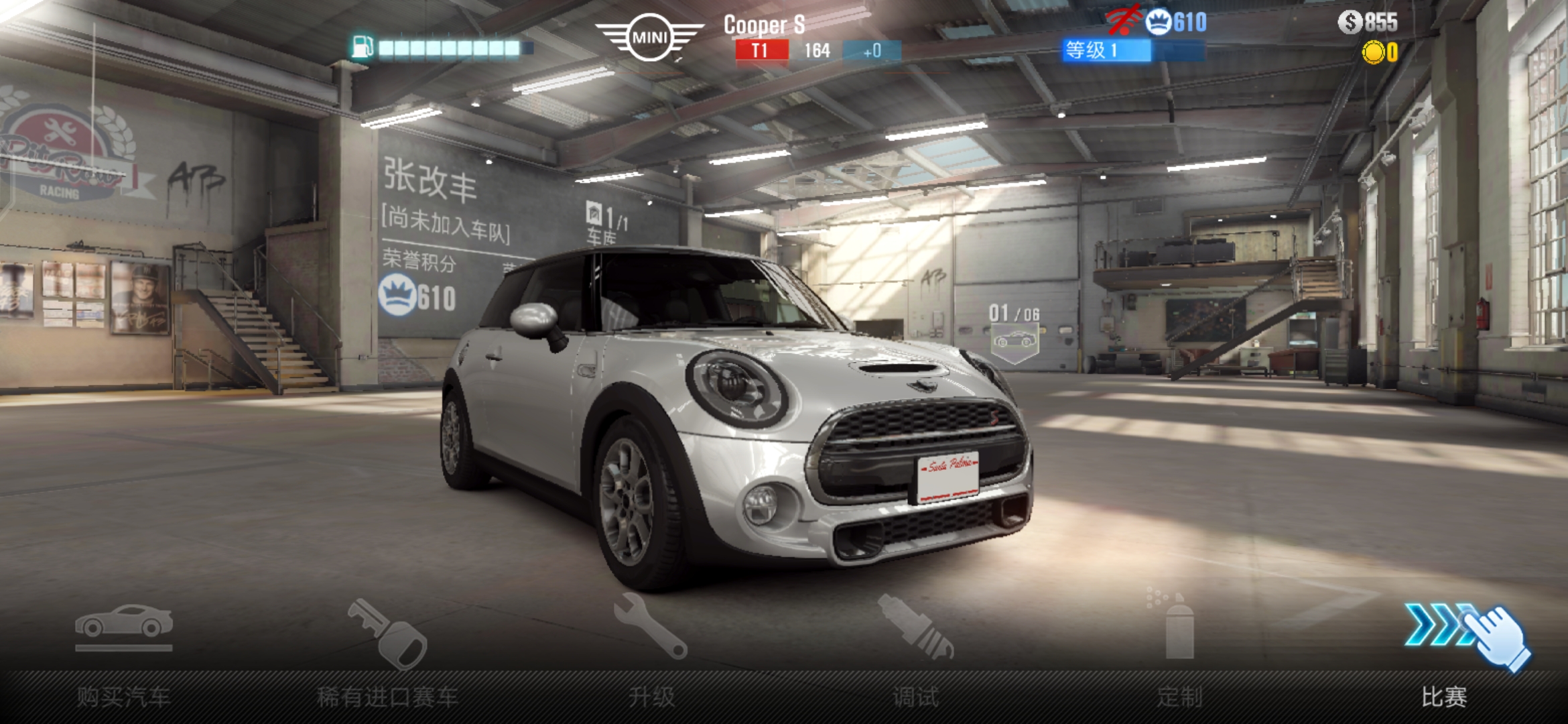
Task: Tap the gold coin balance
Action: (1380, 52)
